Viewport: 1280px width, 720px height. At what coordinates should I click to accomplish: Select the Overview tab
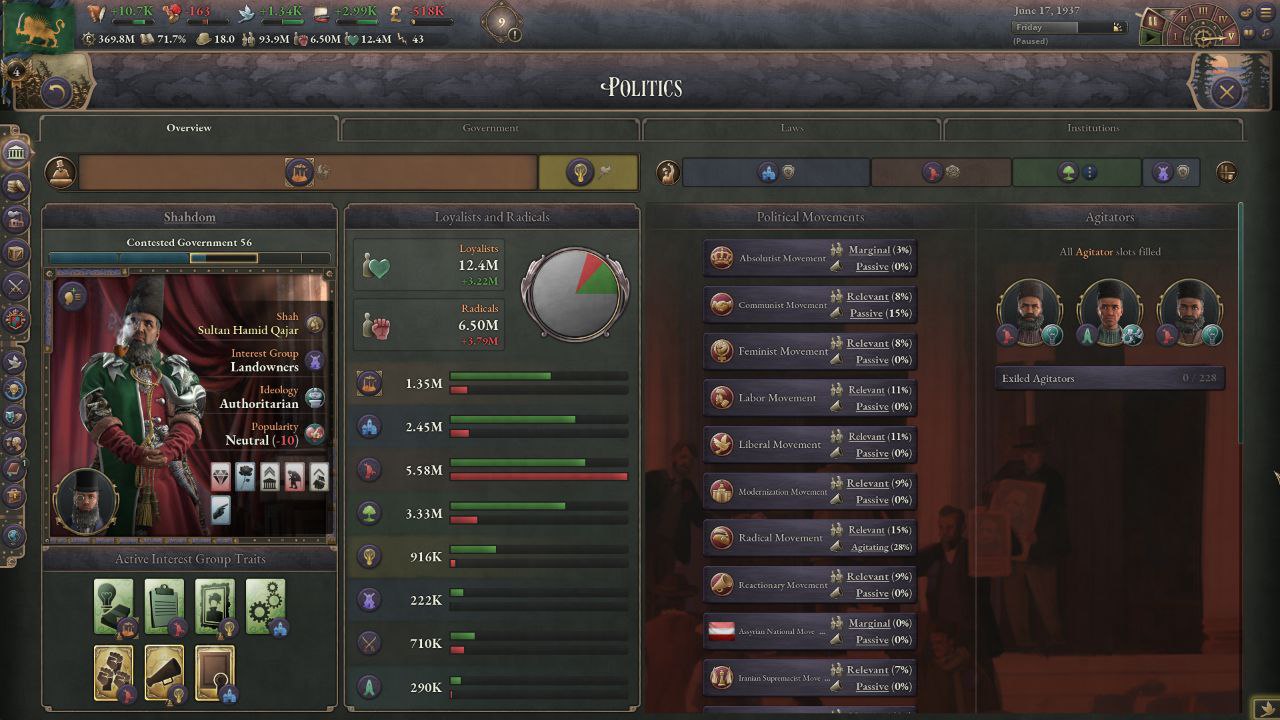point(189,128)
